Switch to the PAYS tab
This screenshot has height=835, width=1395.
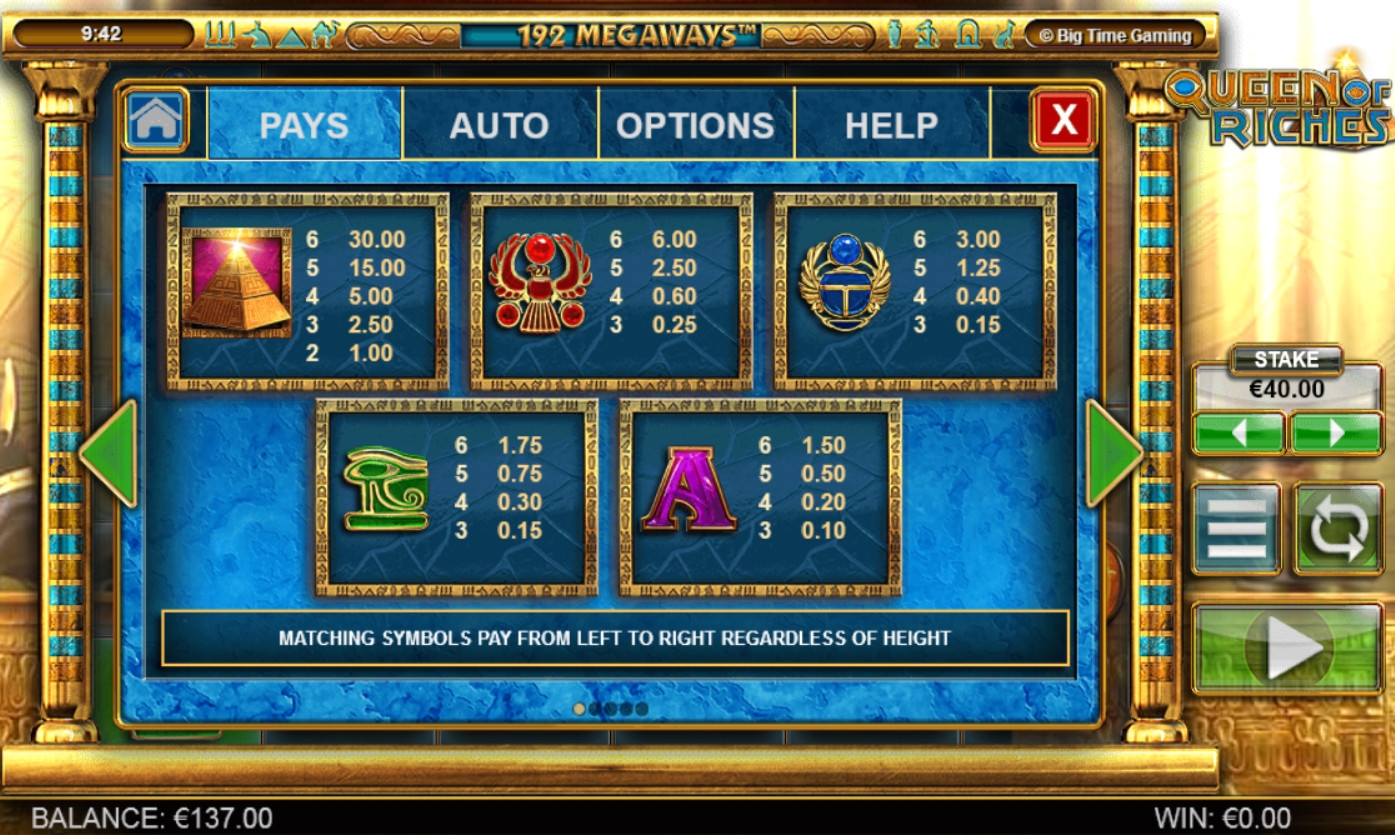click(304, 125)
